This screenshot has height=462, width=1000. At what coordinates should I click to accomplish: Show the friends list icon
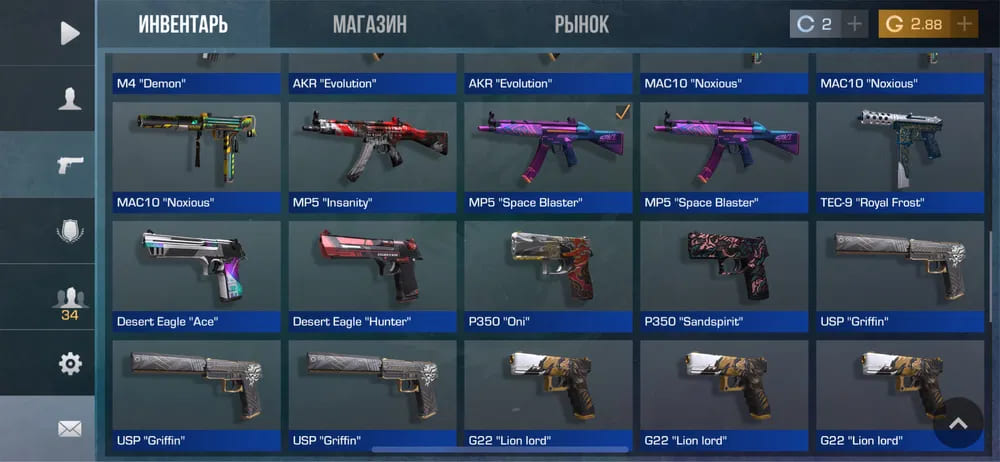tap(69, 299)
